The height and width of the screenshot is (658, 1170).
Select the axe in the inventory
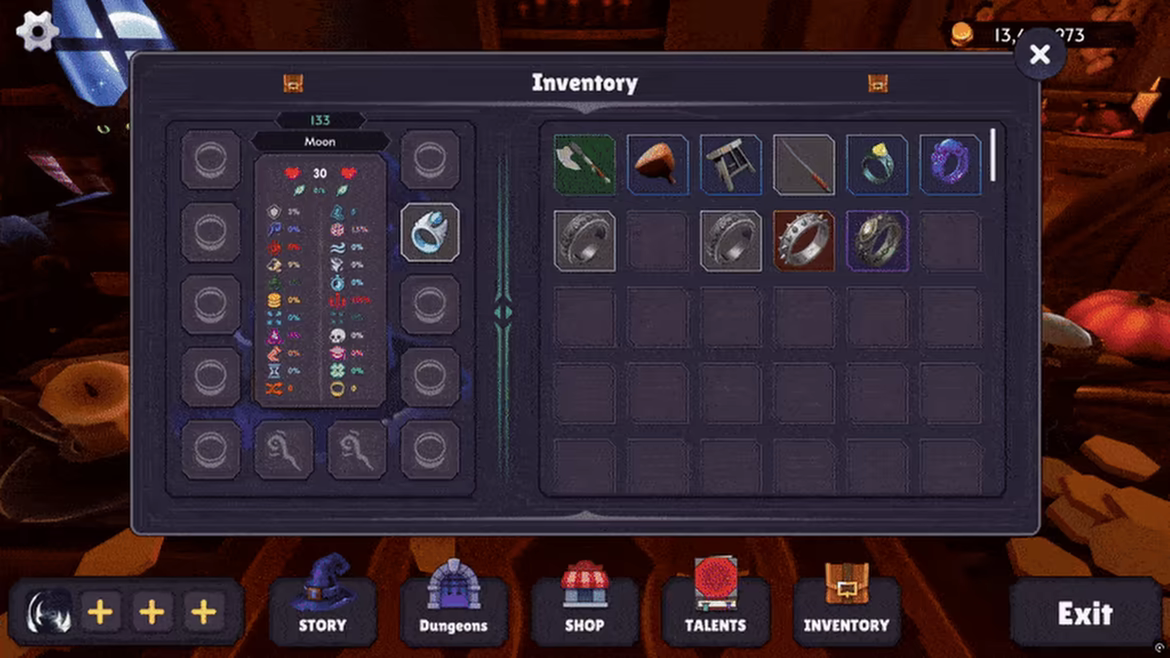pos(584,165)
